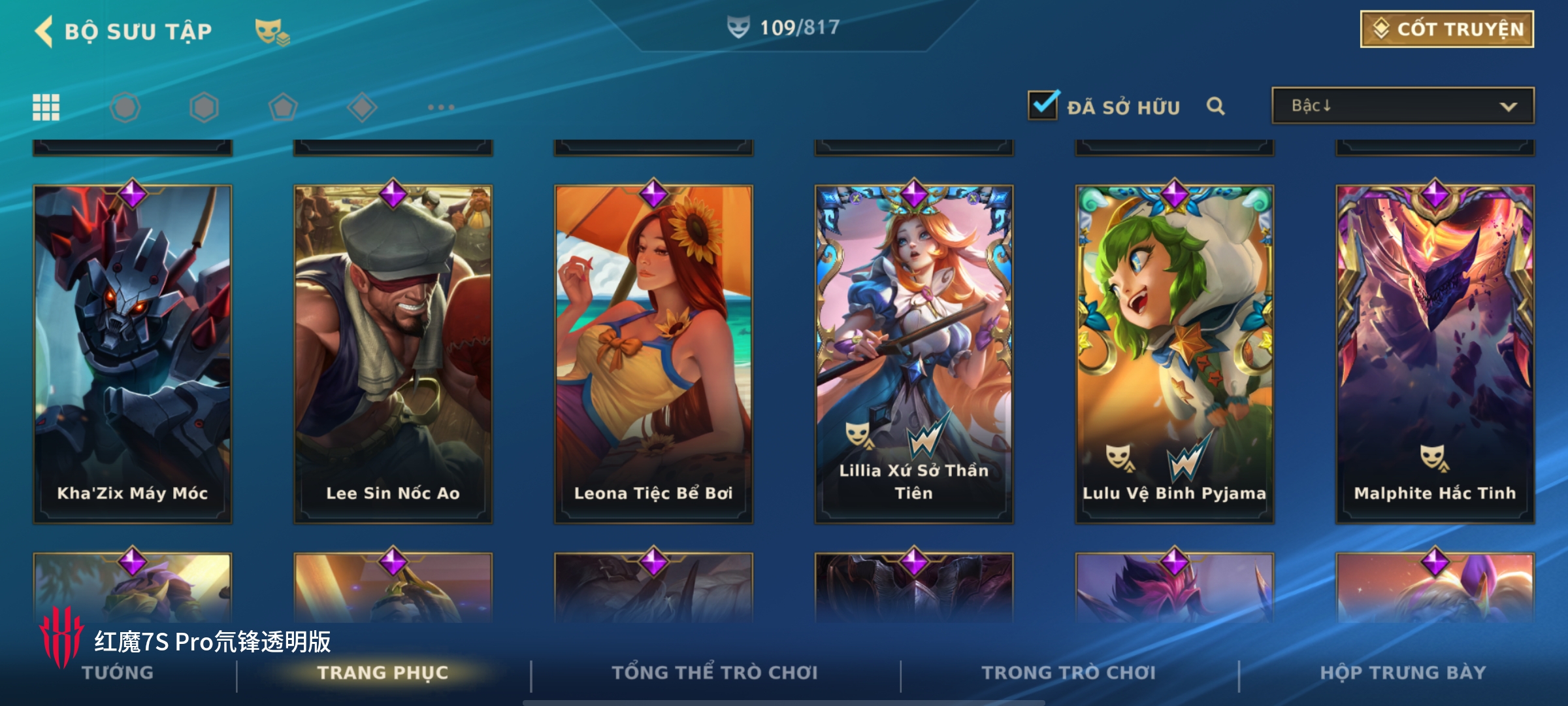Viewport: 1568px width, 706px height.
Task: Select the Trang Phục tab
Action: click(383, 673)
